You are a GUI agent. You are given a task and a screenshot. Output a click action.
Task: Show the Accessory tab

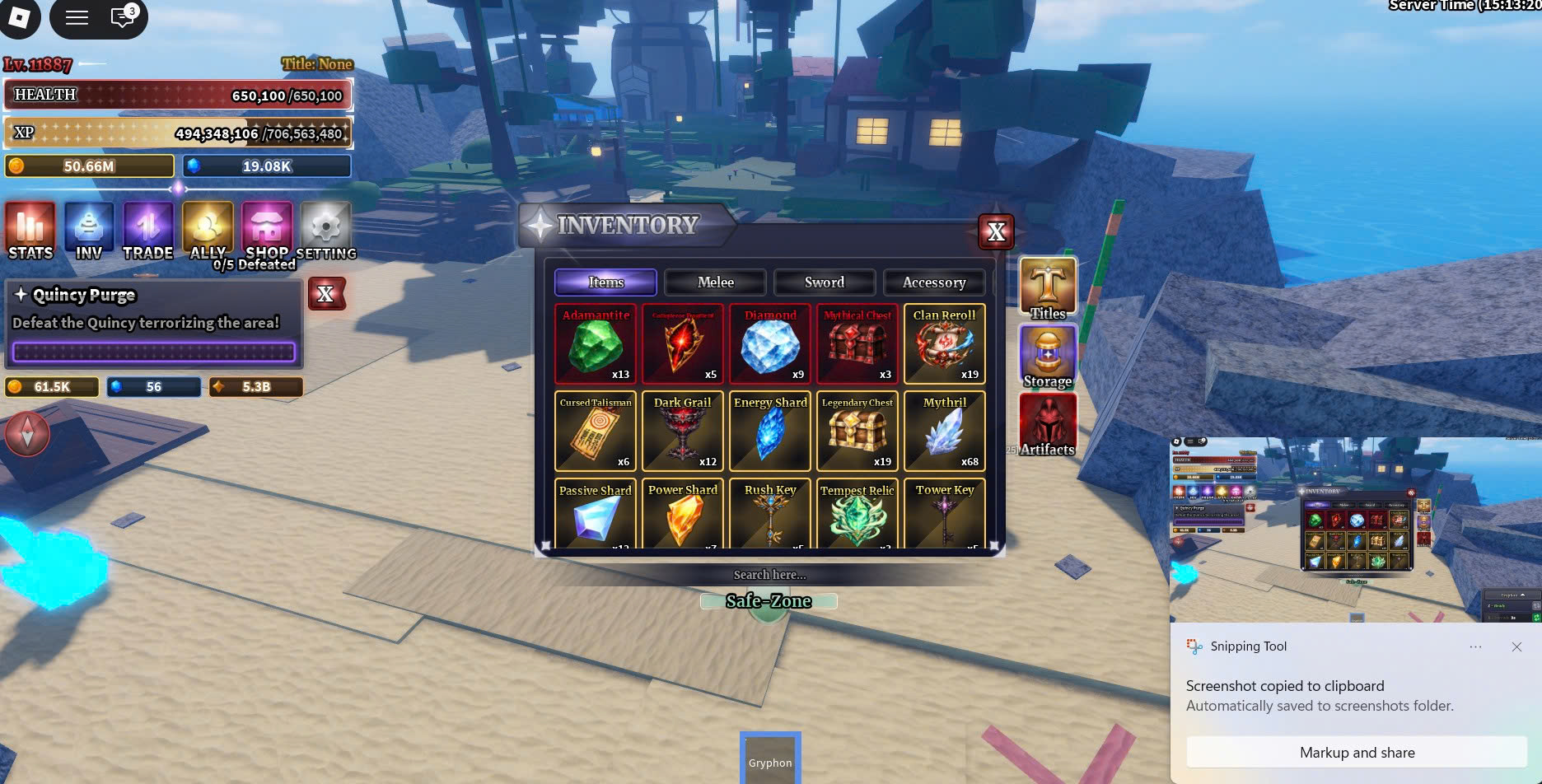(933, 282)
